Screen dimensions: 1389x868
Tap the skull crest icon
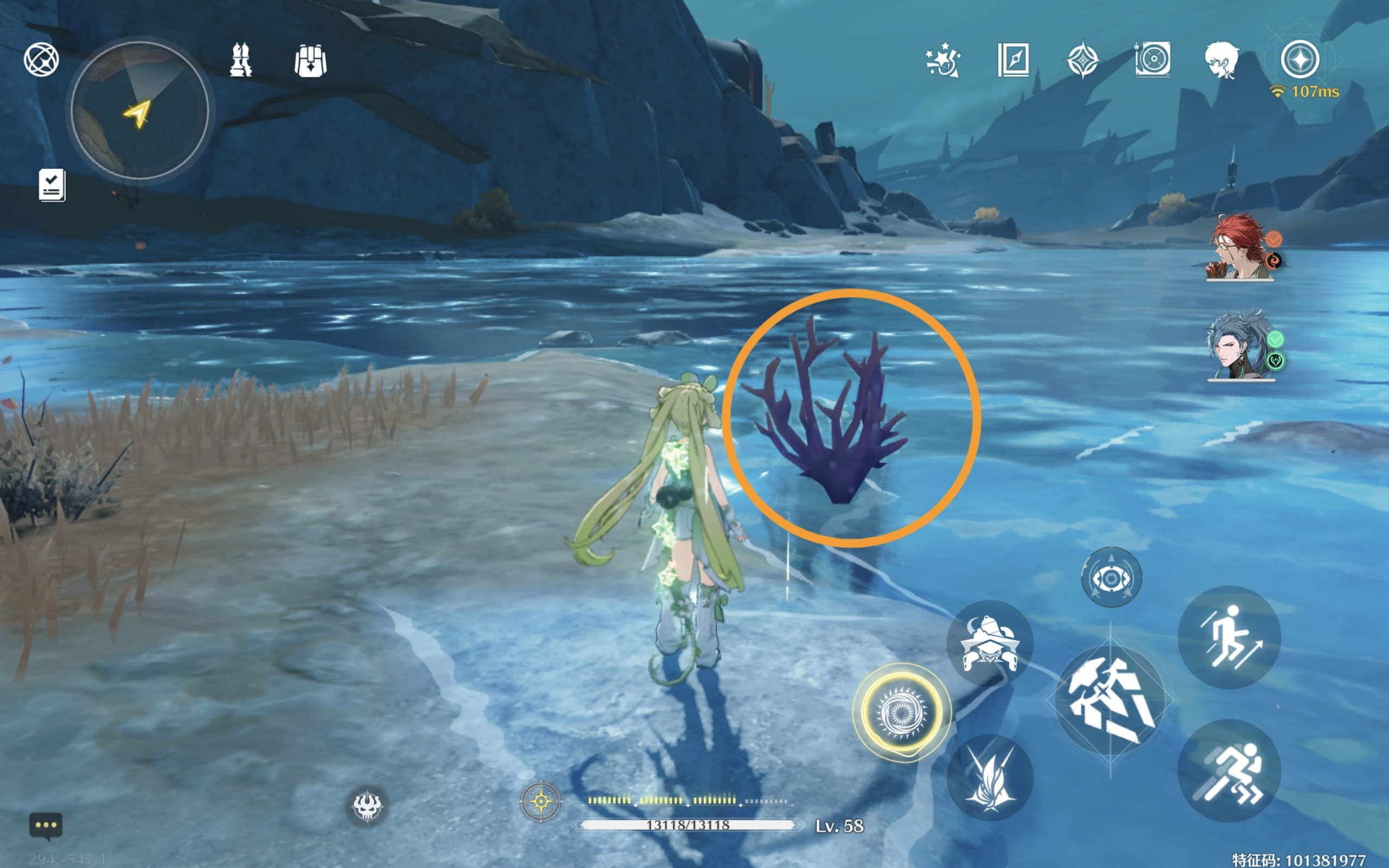tap(367, 806)
